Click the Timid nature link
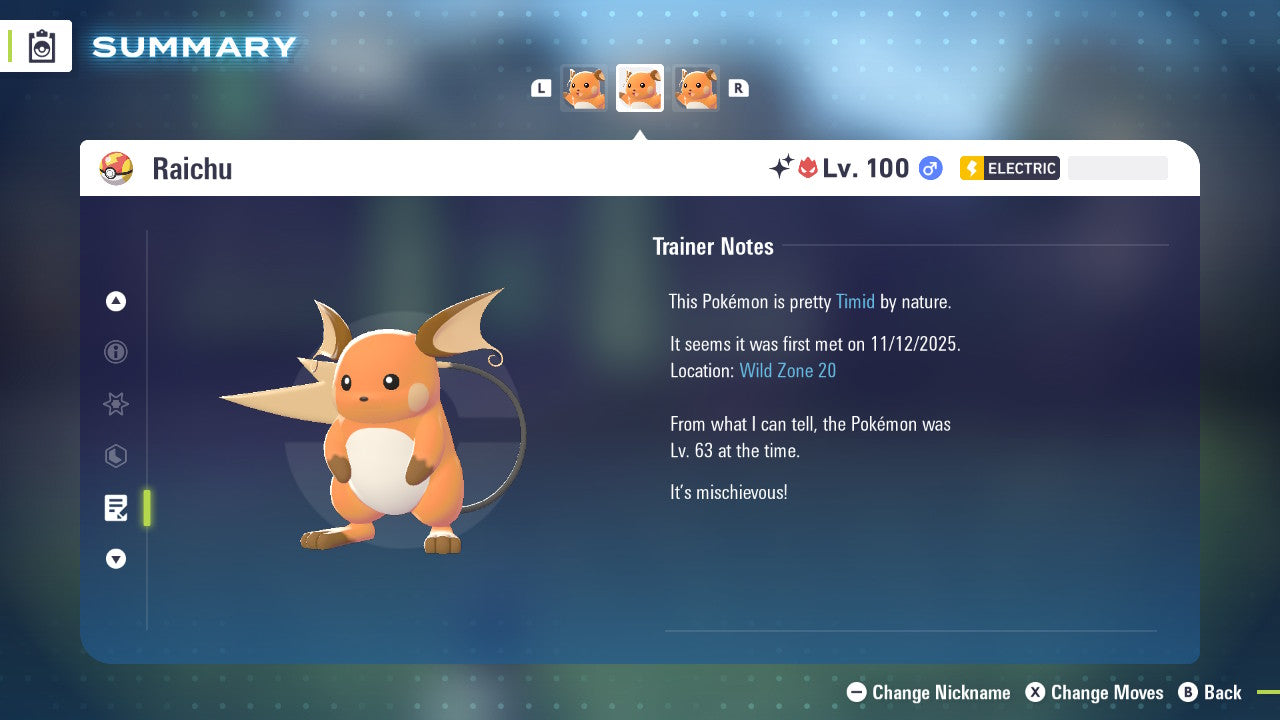Screen dimensions: 1280x720 click(x=855, y=301)
